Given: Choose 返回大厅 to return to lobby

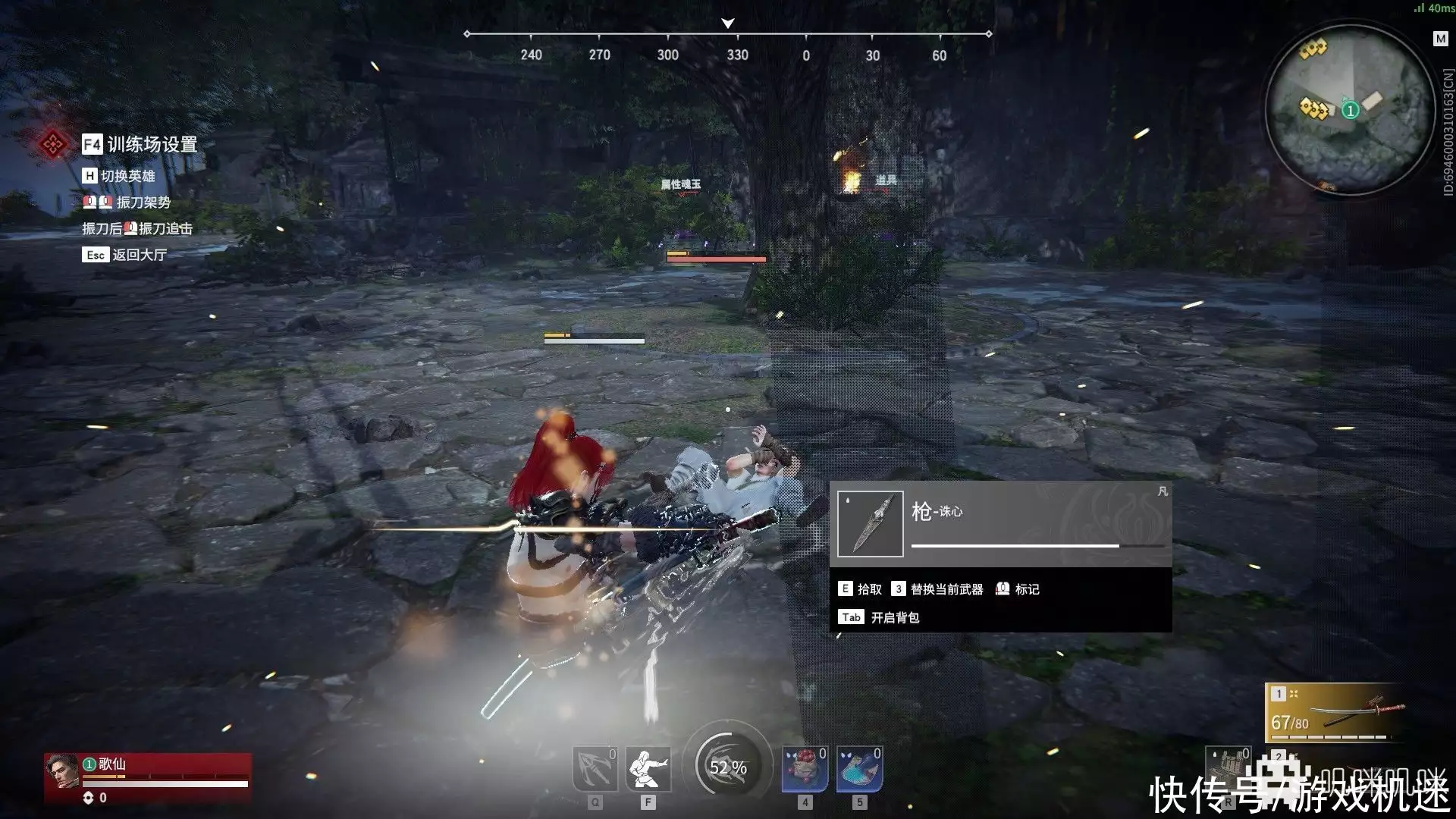Looking at the screenshot, I should click(x=138, y=255).
